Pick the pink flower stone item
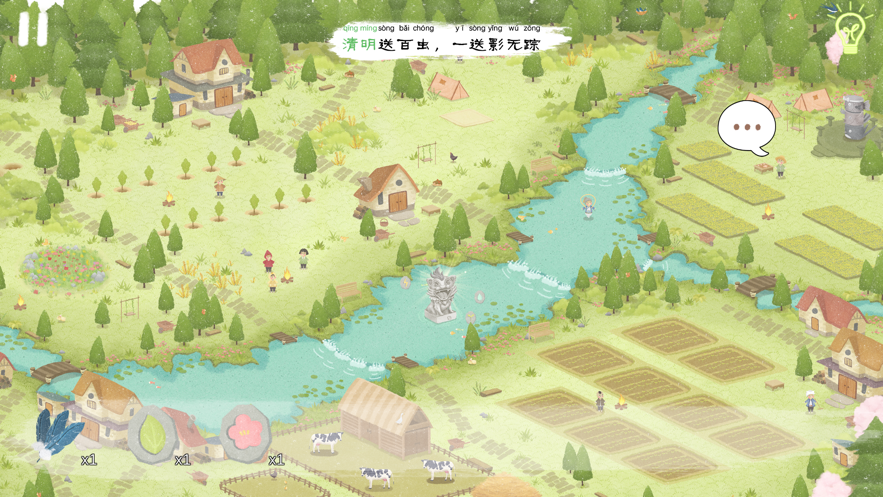 pos(244,432)
